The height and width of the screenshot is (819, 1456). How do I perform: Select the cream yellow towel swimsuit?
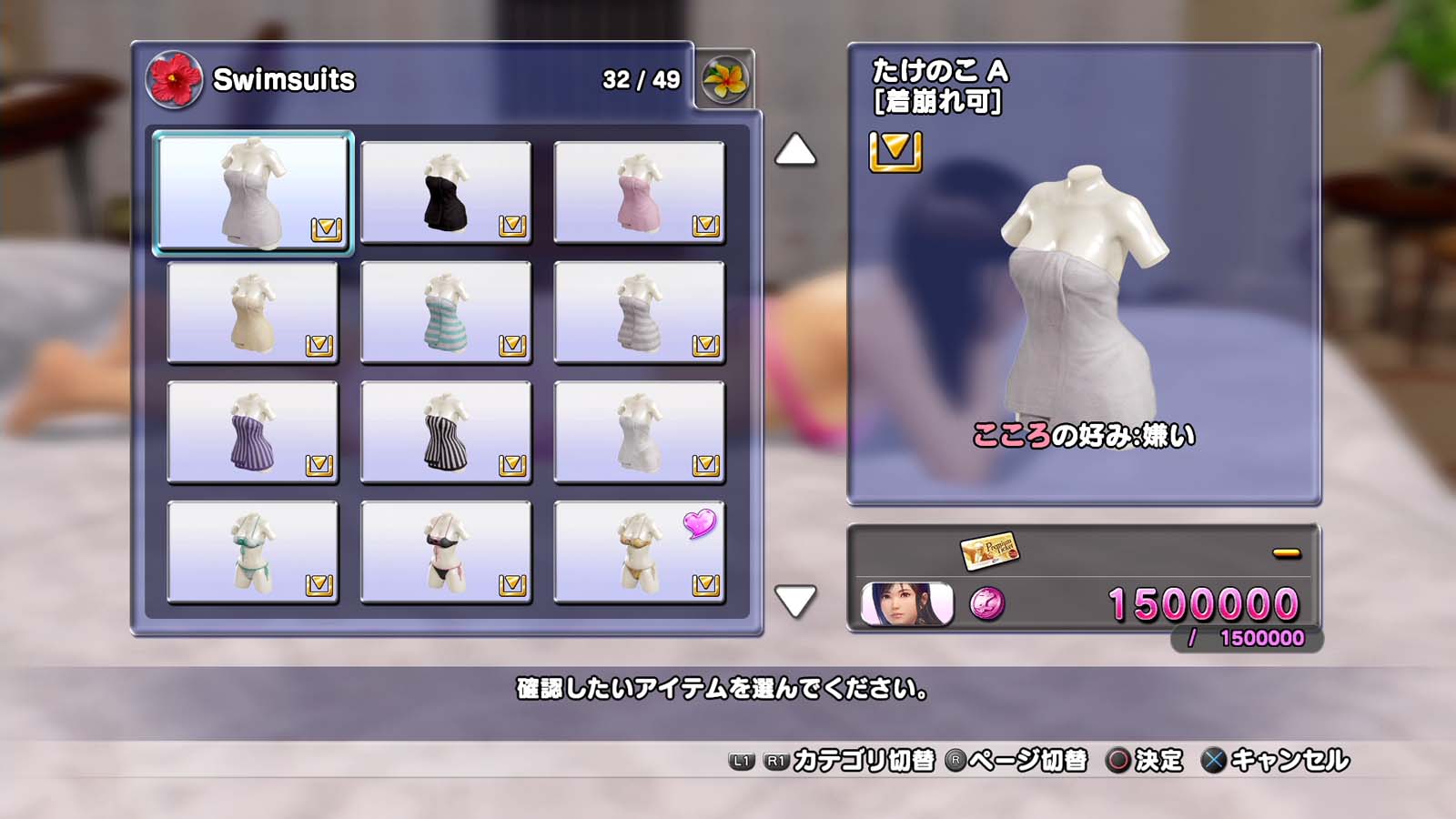pos(252,312)
